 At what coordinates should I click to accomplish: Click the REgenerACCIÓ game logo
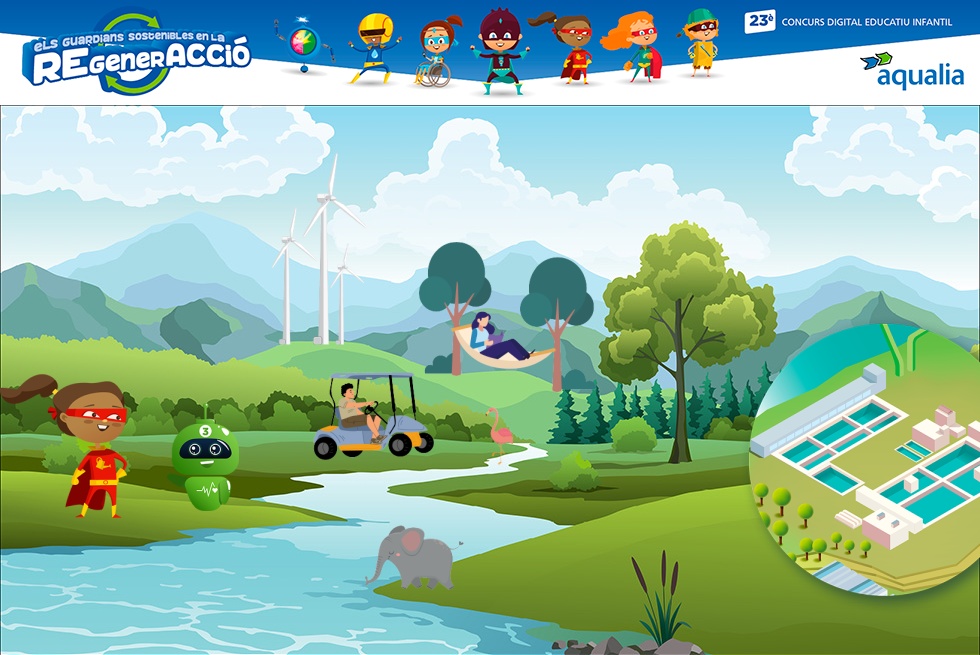135,57
